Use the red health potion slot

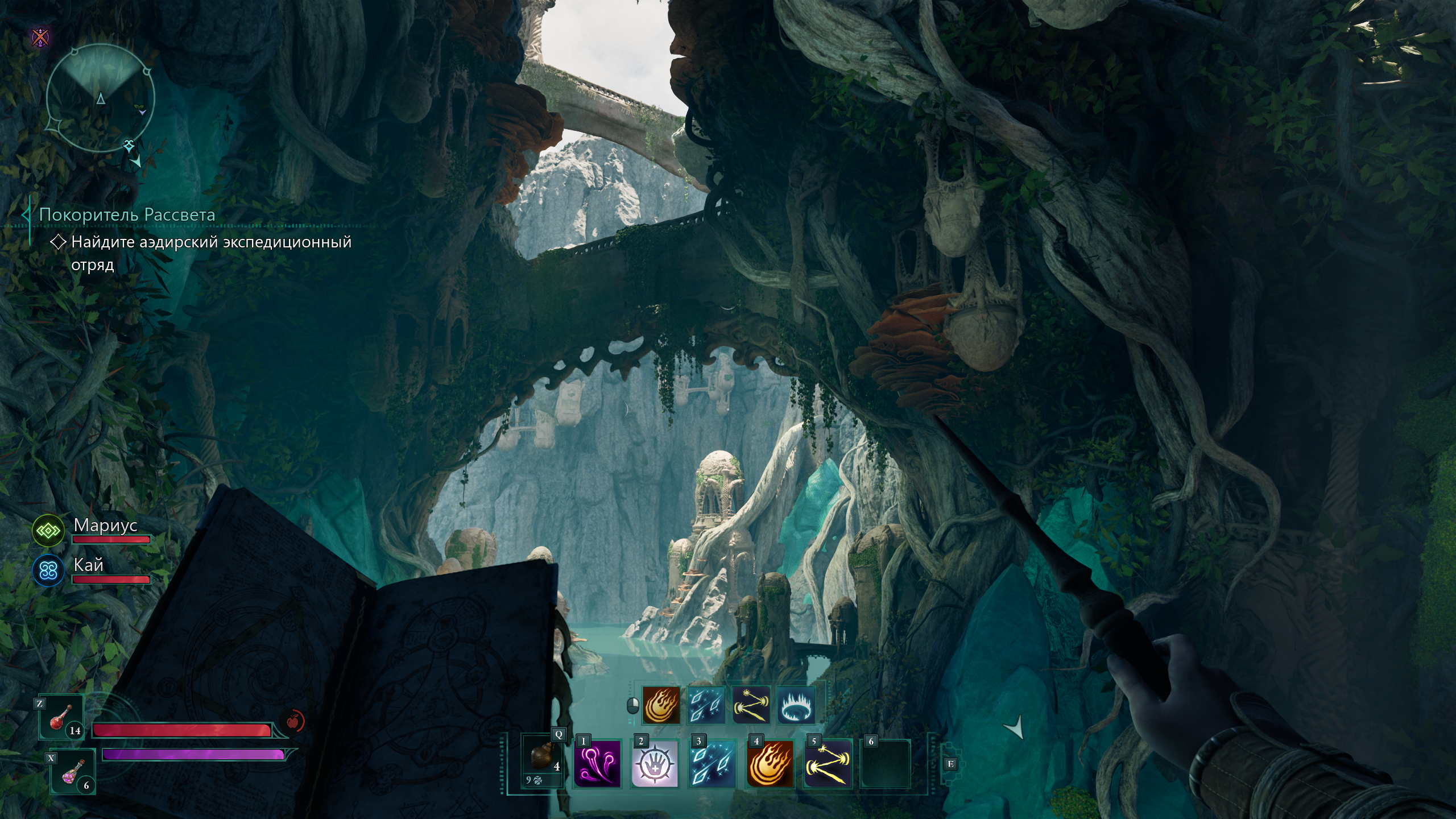pos(61,718)
